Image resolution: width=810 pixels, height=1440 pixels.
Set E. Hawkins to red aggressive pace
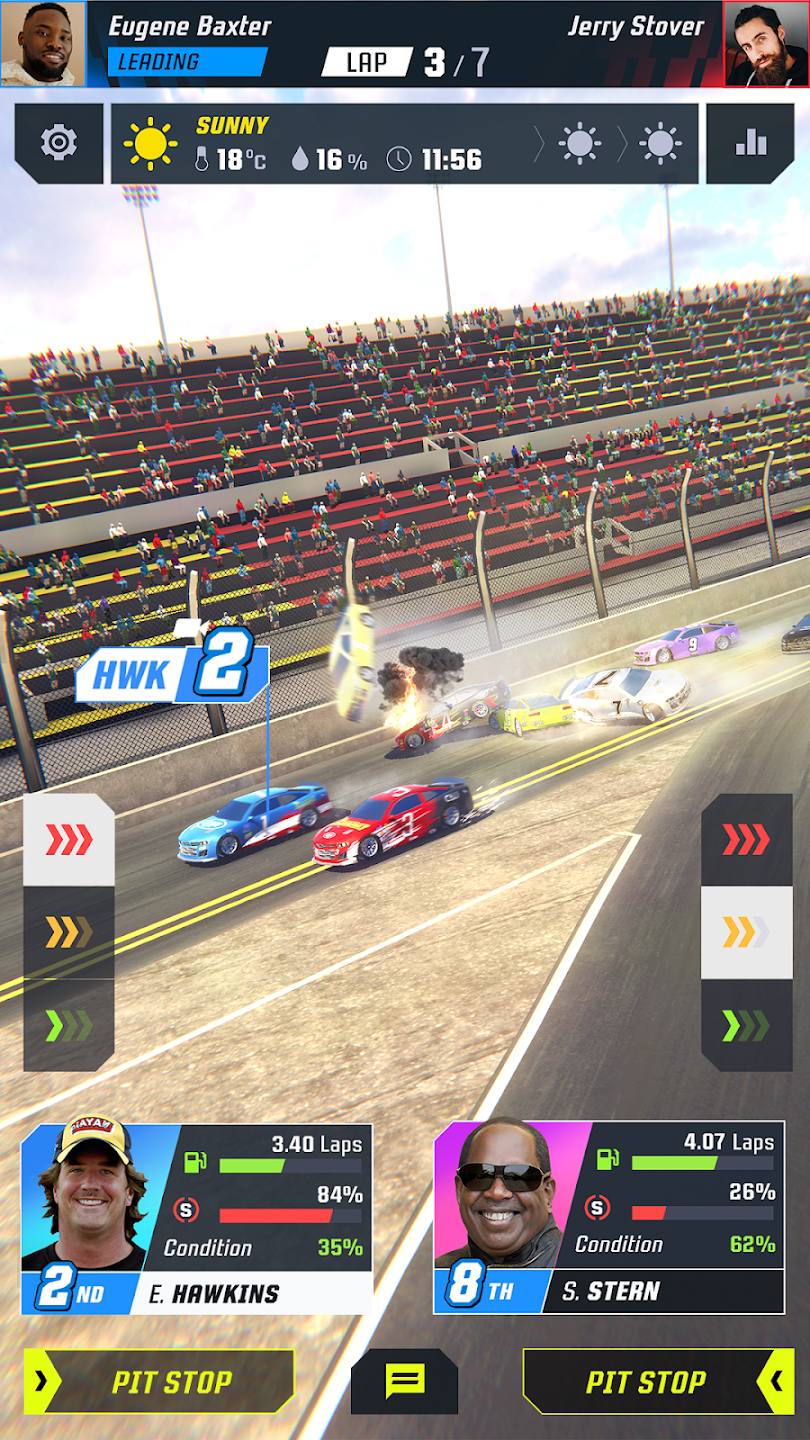[x=69, y=840]
